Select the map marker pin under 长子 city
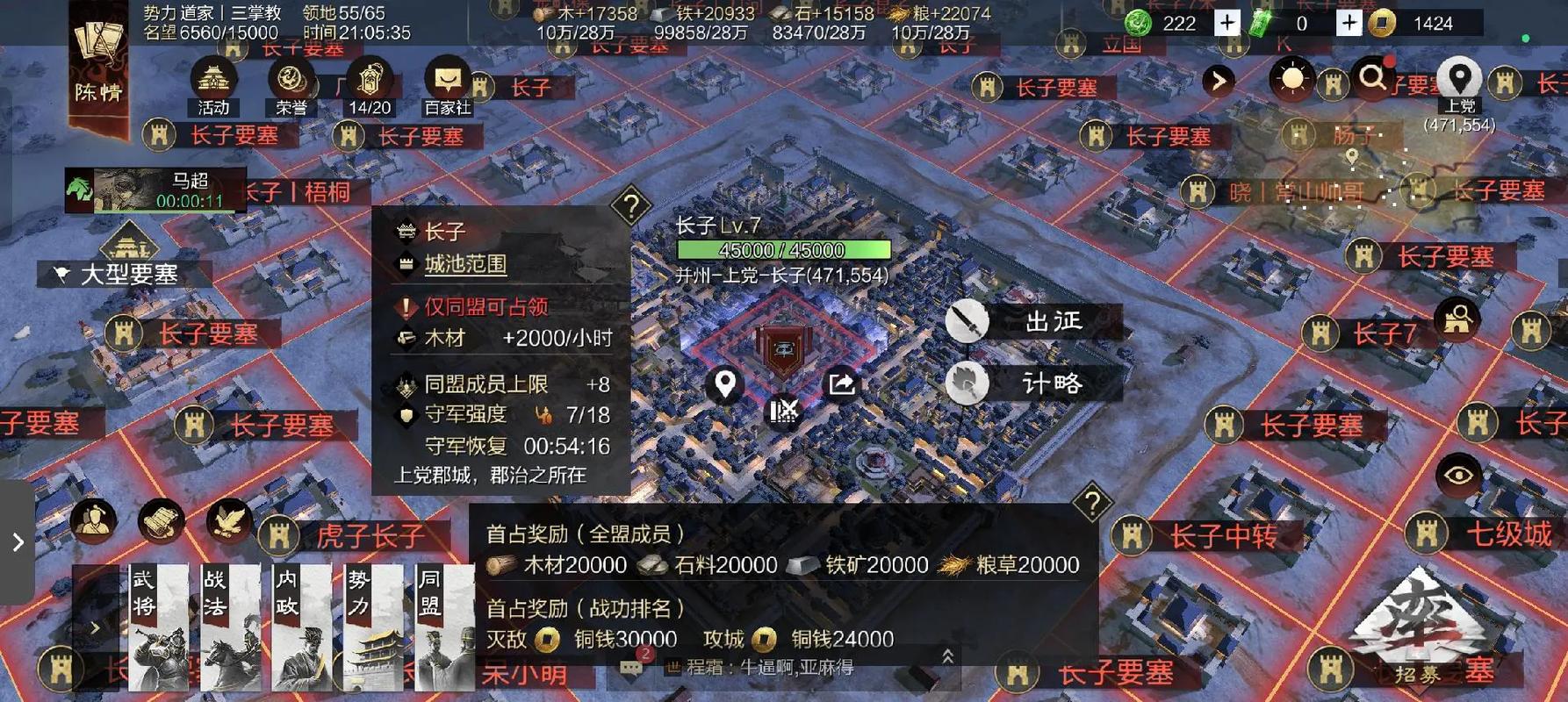This screenshot has height=702, width=1568. 724,384
